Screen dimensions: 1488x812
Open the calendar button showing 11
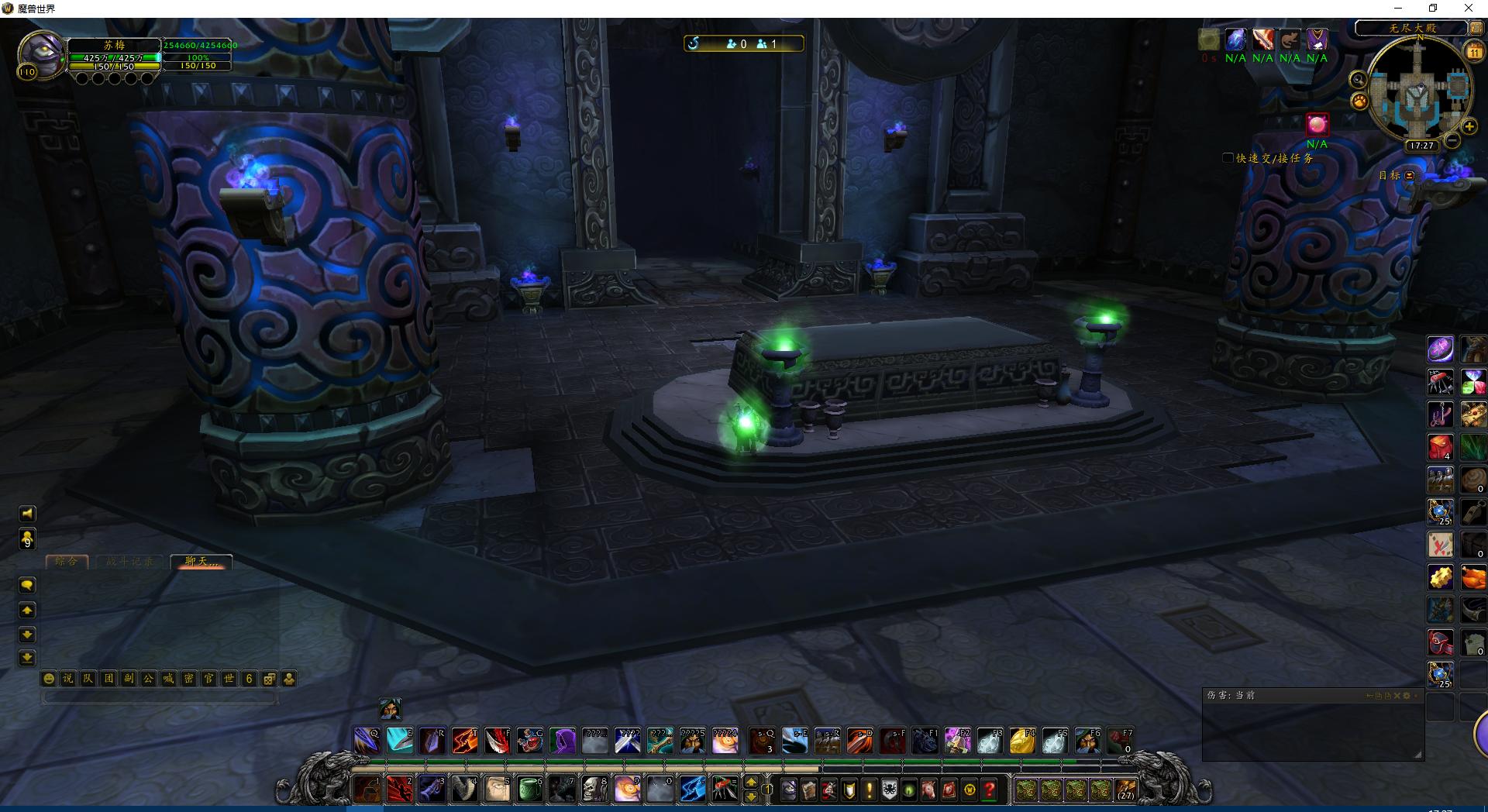pyautogui.click(x=1474, y=51)
